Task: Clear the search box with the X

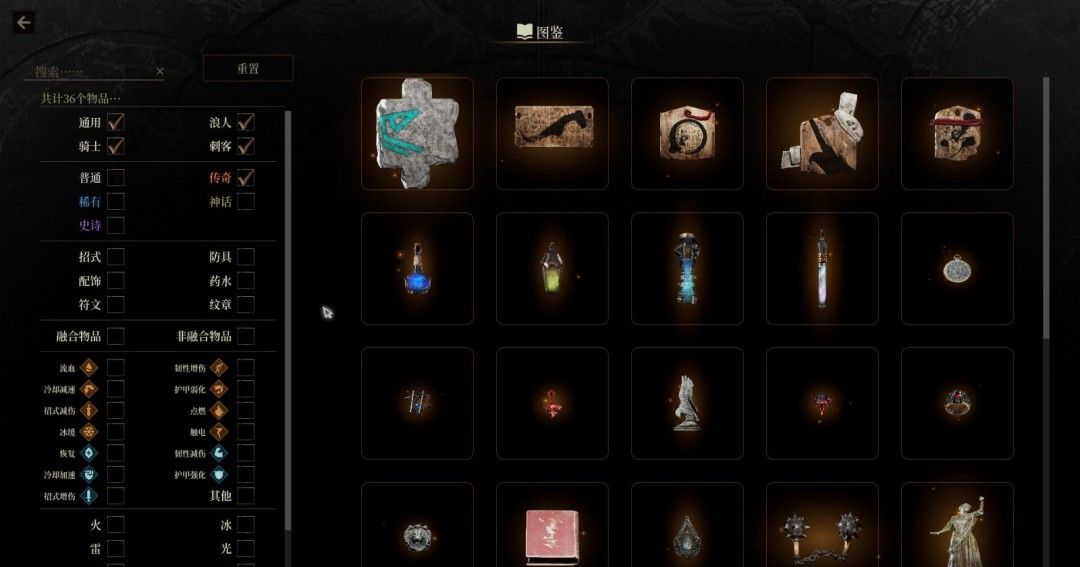Action: (x=160, y=72)
